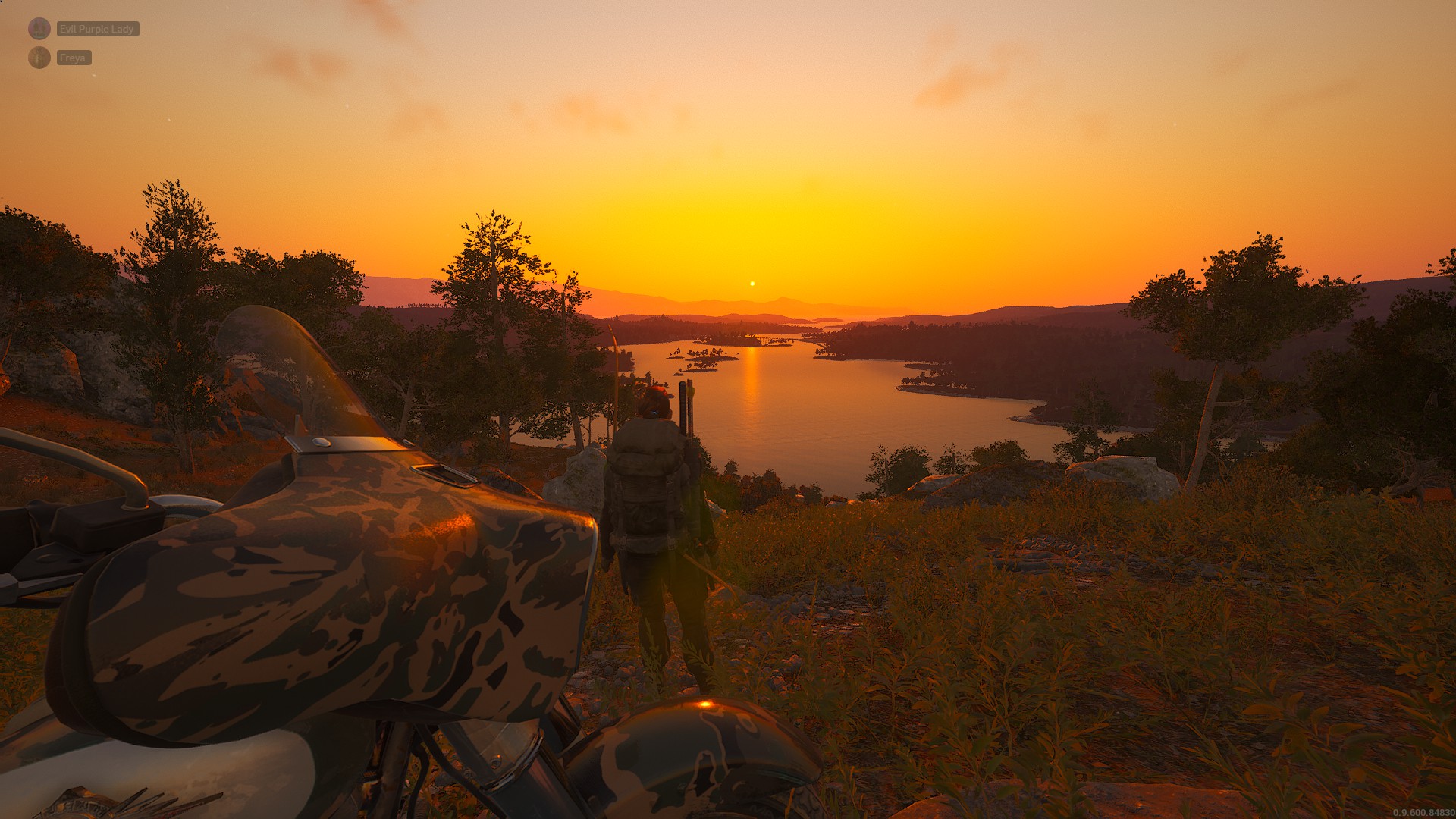The height and width of the screenshot is (819, 1456).
Task: Click the avatar beside Freya
Action: coord(39,58)
